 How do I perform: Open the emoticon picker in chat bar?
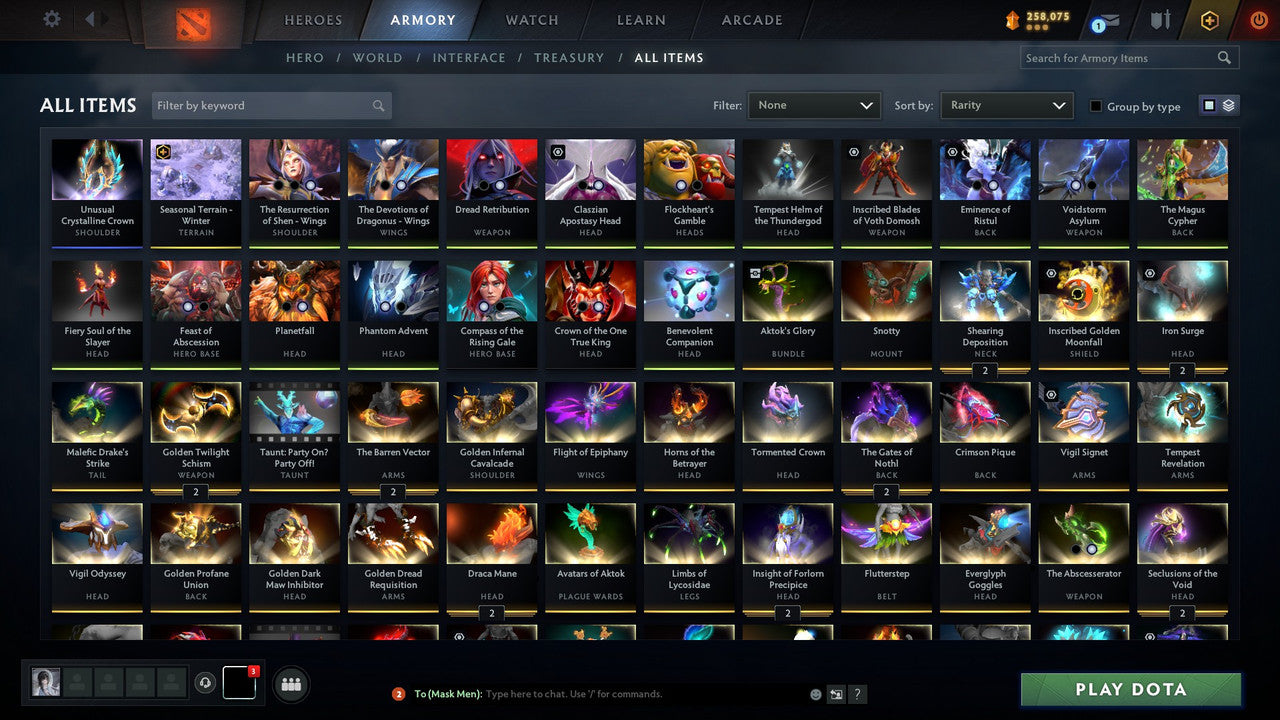click(814, 693)
